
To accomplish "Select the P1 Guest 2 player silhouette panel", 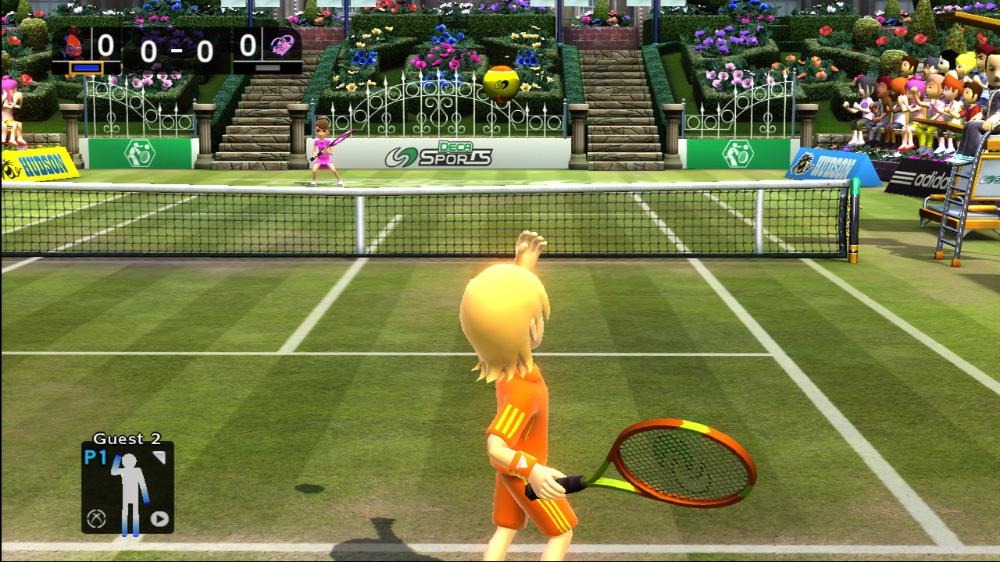I will [x=128, y=488].
